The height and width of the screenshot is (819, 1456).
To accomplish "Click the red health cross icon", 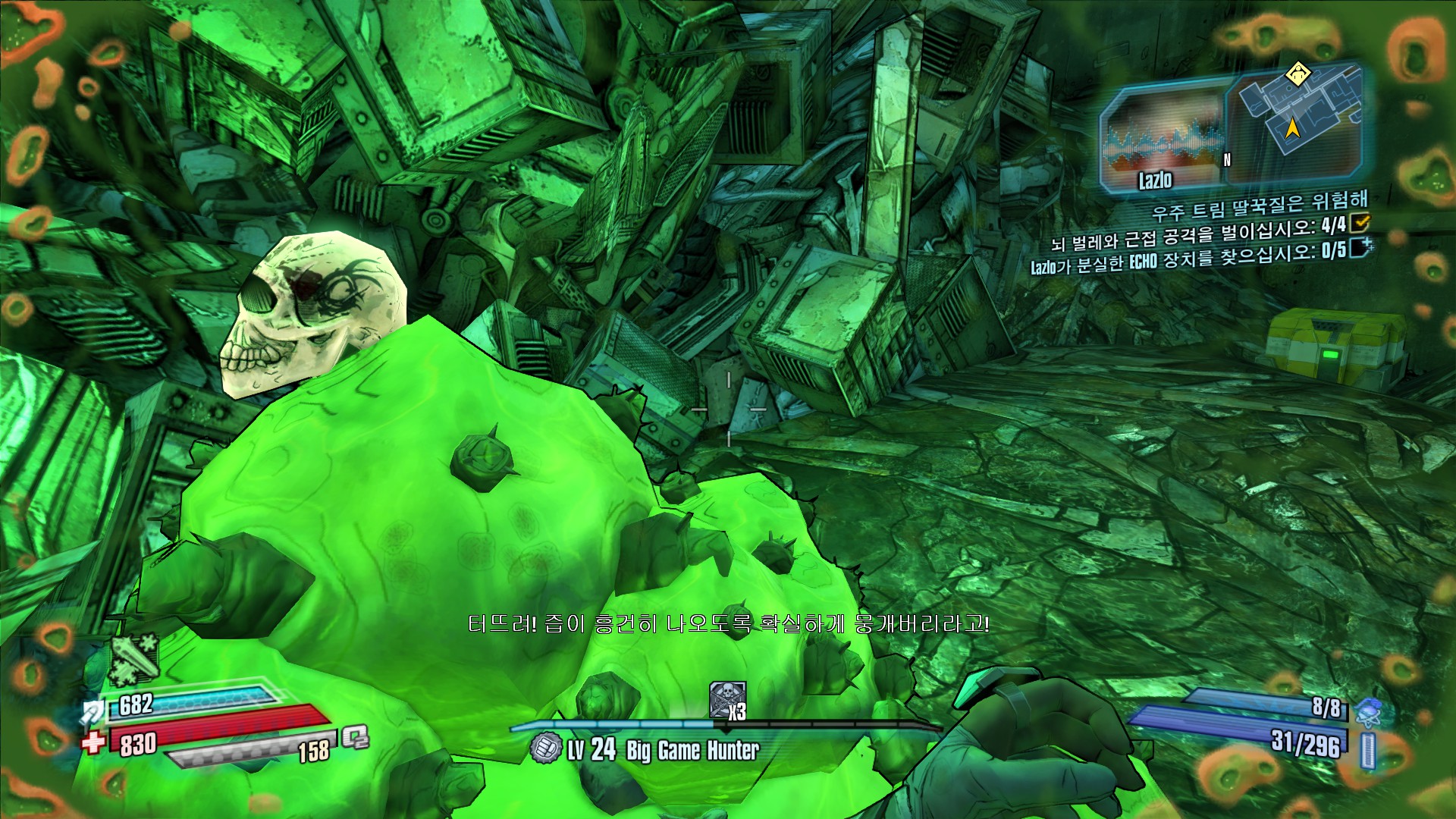I will click(93, 742).
